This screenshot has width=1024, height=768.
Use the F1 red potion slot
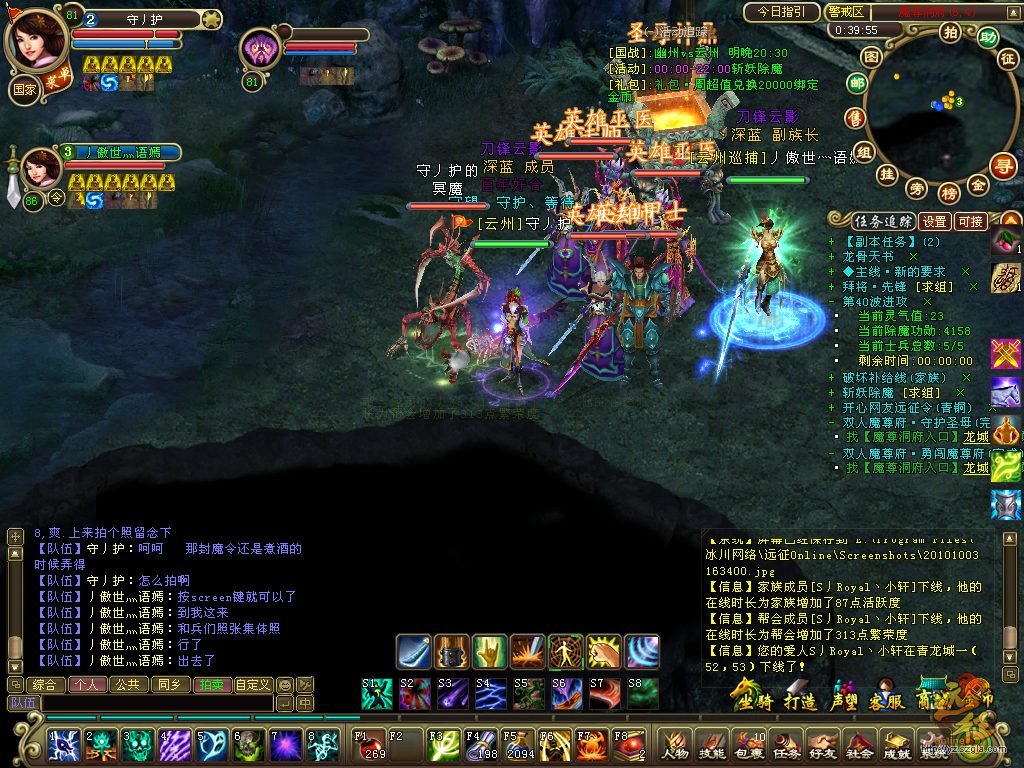[370, 745]
